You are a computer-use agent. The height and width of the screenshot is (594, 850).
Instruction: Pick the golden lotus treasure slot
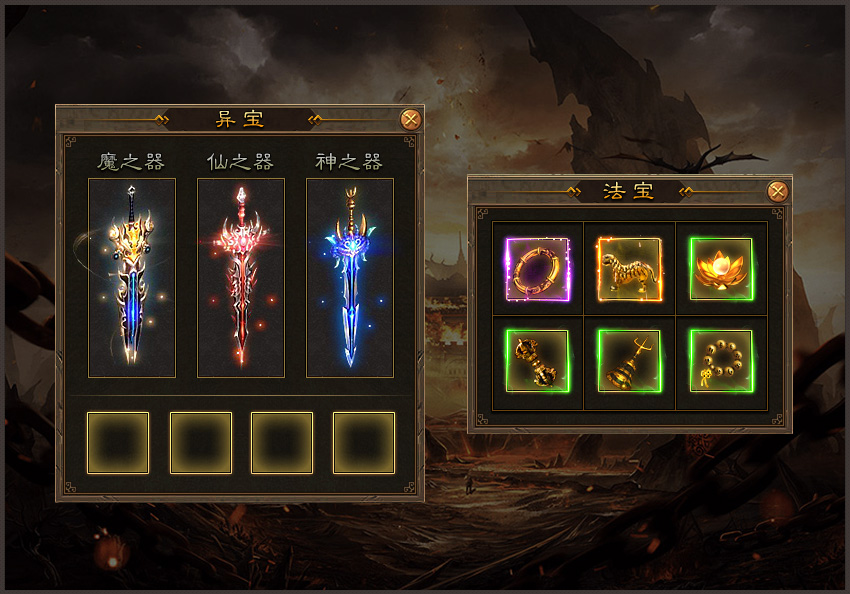click(721, 269)
